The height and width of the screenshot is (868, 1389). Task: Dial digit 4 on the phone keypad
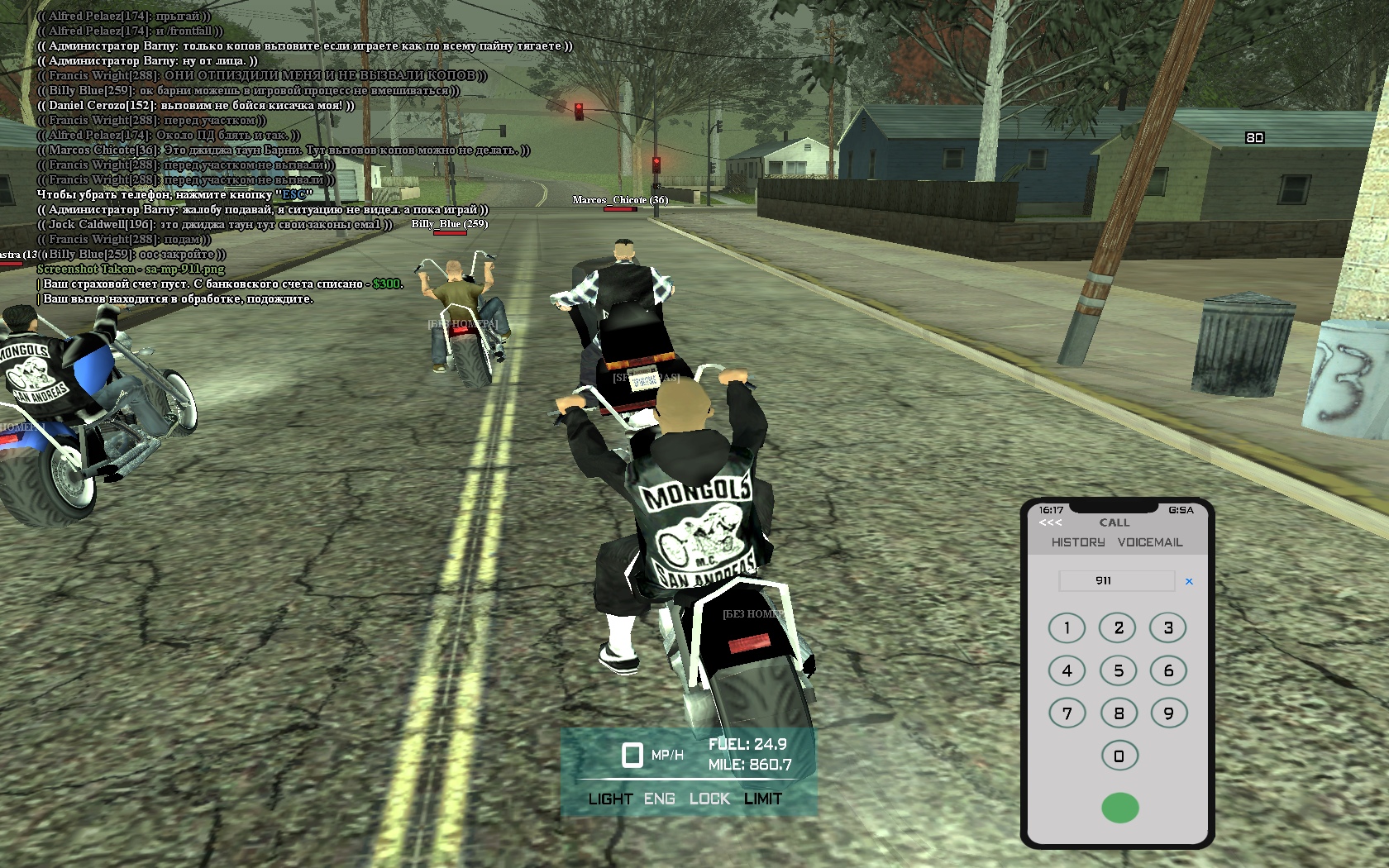[1067, 670]
